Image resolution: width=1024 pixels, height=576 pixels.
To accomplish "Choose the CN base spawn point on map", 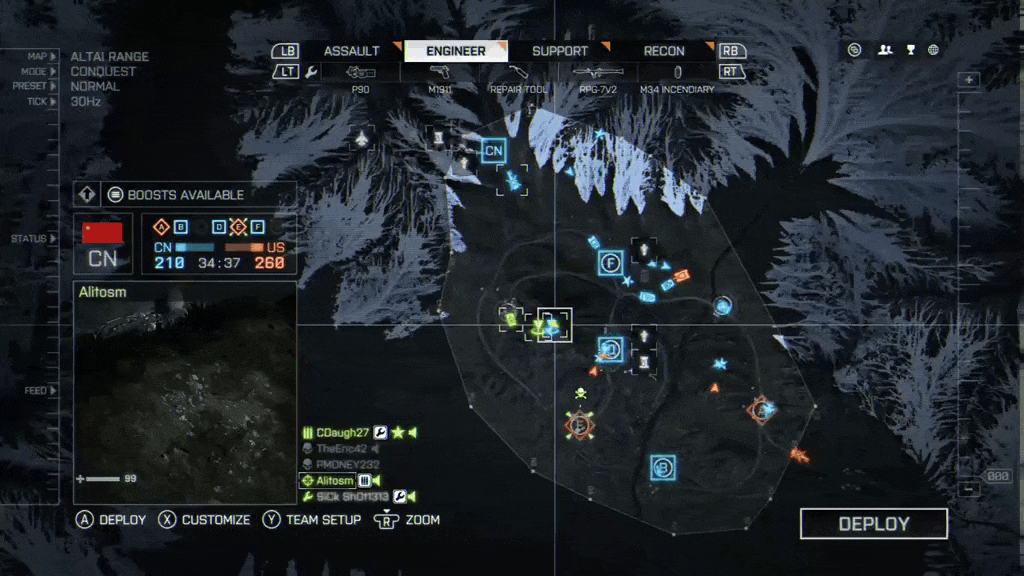I will point(493,151).
